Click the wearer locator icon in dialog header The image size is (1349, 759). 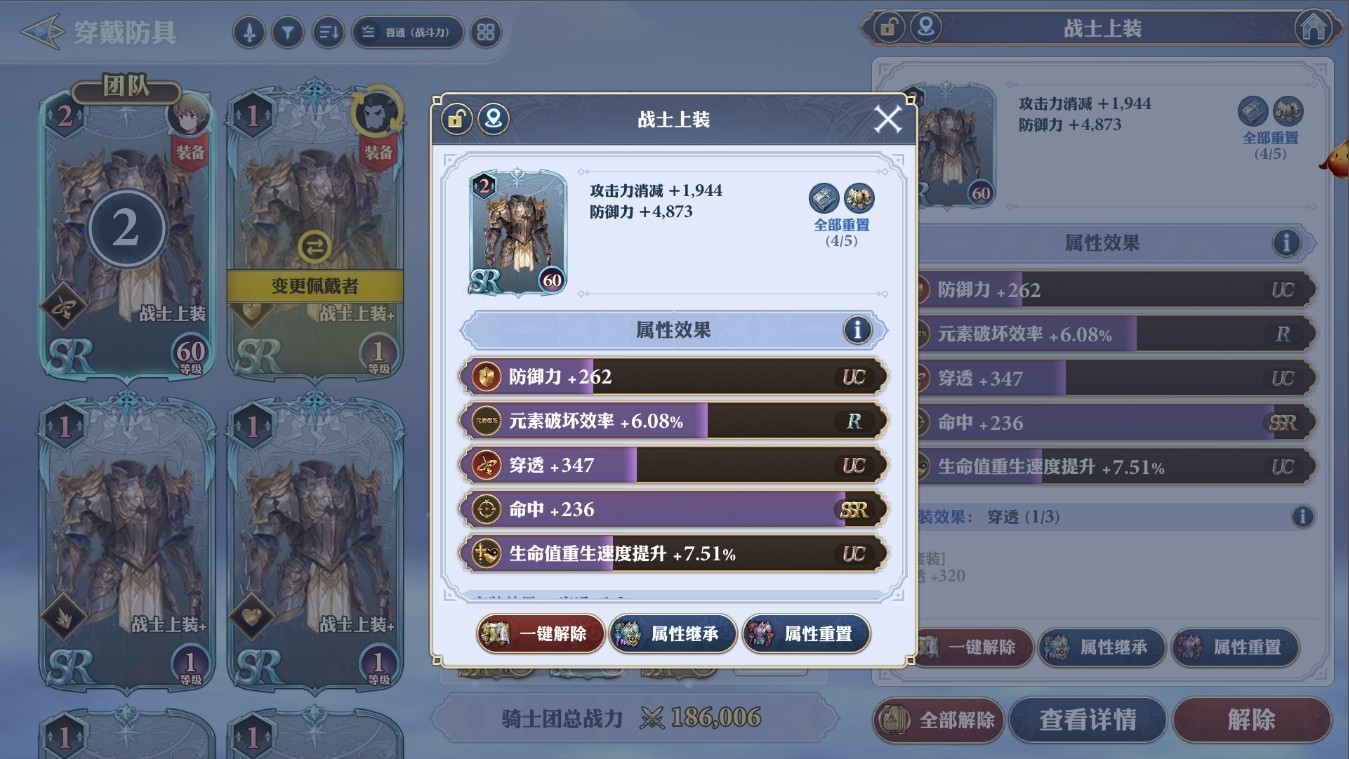click(x=495, y=119)
